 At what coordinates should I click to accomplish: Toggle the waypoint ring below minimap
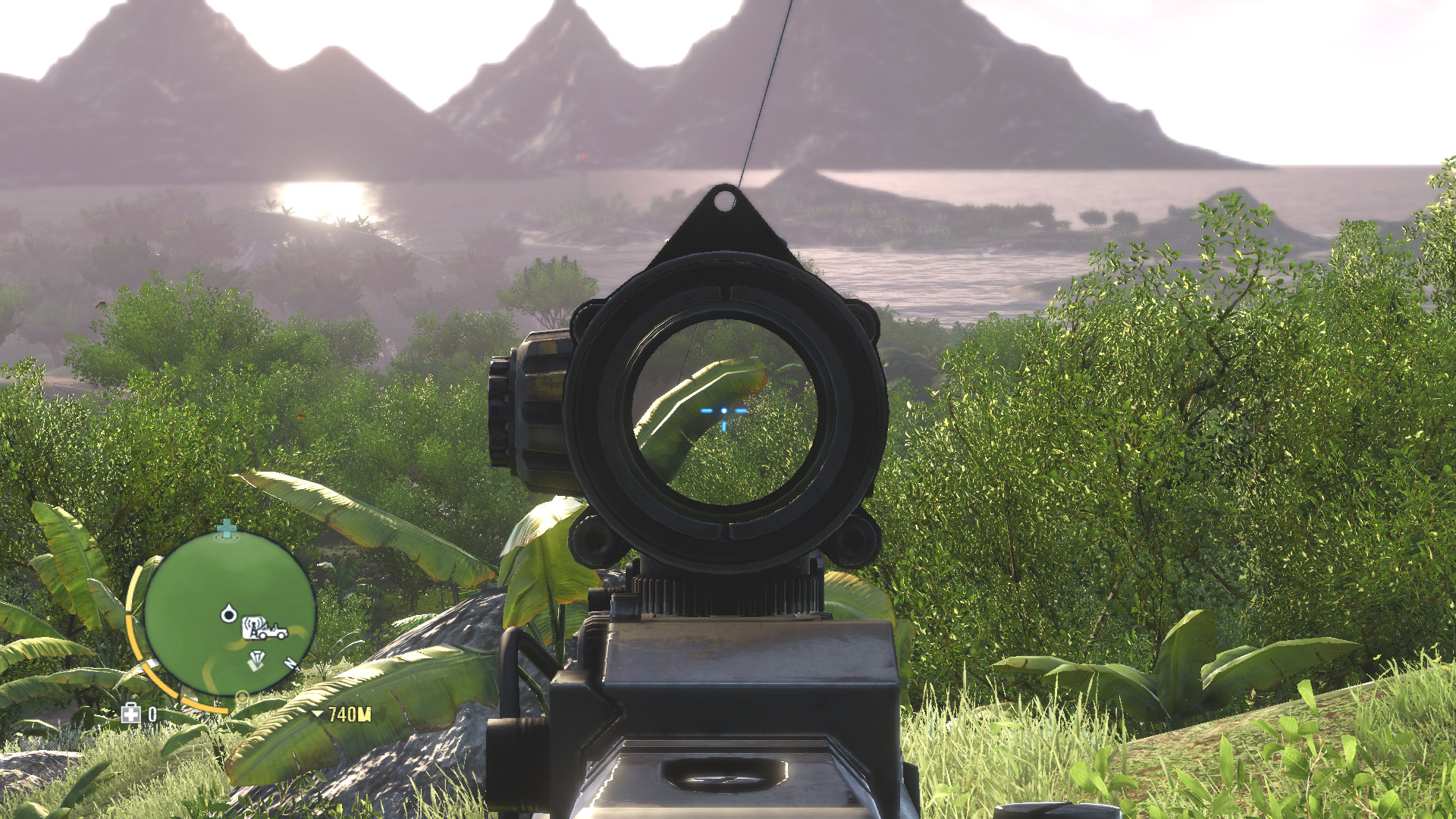coord(242,696)
